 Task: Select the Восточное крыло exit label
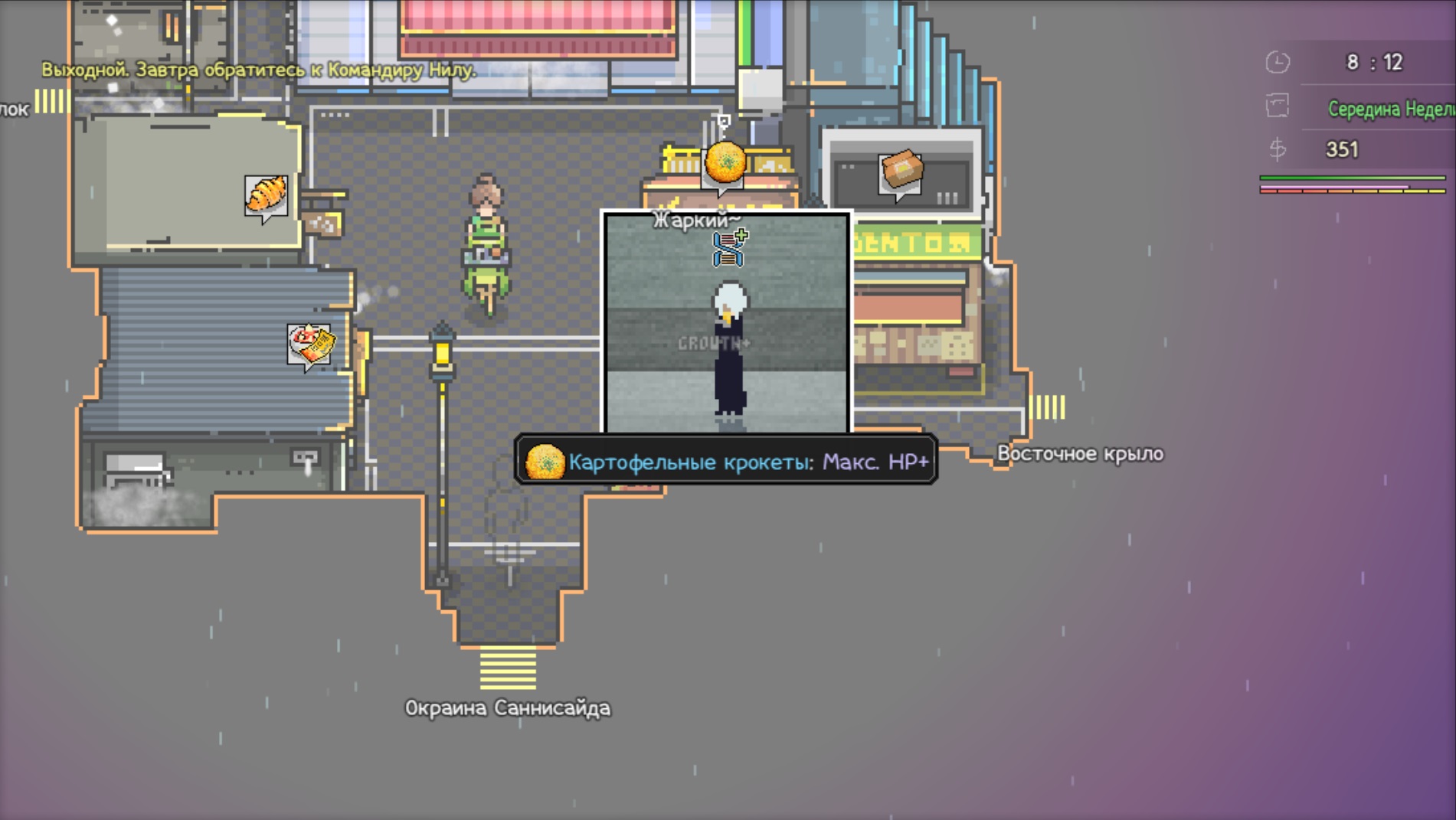click(x=1080, y=454)
